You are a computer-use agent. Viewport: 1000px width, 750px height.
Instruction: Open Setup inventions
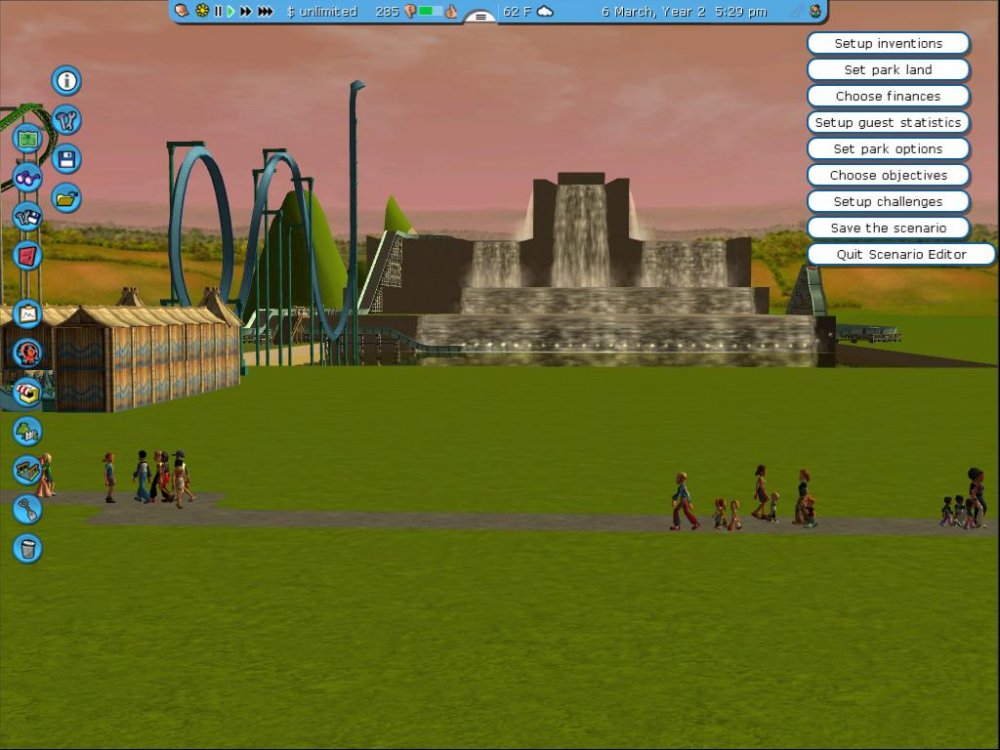[888, 44]
